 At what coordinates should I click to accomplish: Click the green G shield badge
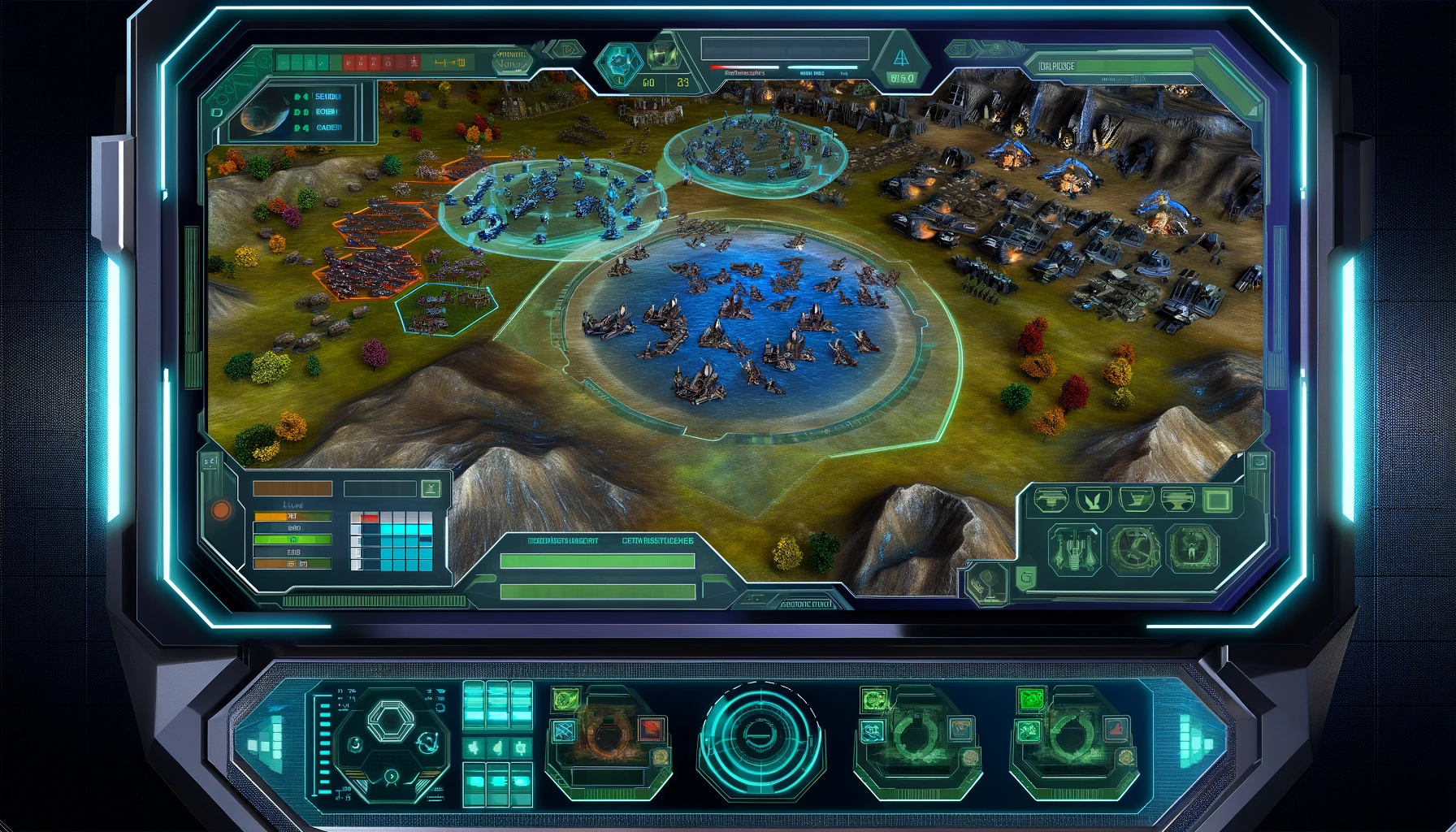click(1025, 578)
